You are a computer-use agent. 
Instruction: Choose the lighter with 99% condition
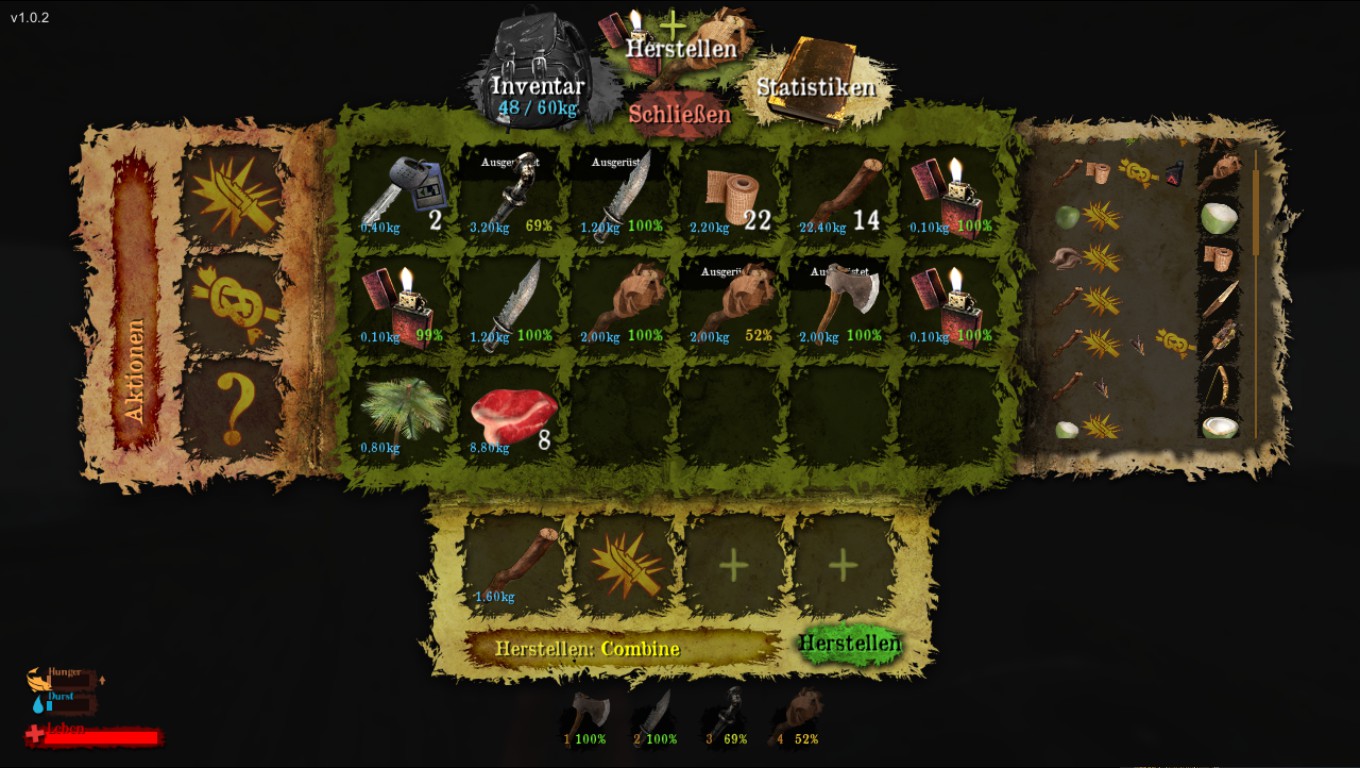point(401,304)
